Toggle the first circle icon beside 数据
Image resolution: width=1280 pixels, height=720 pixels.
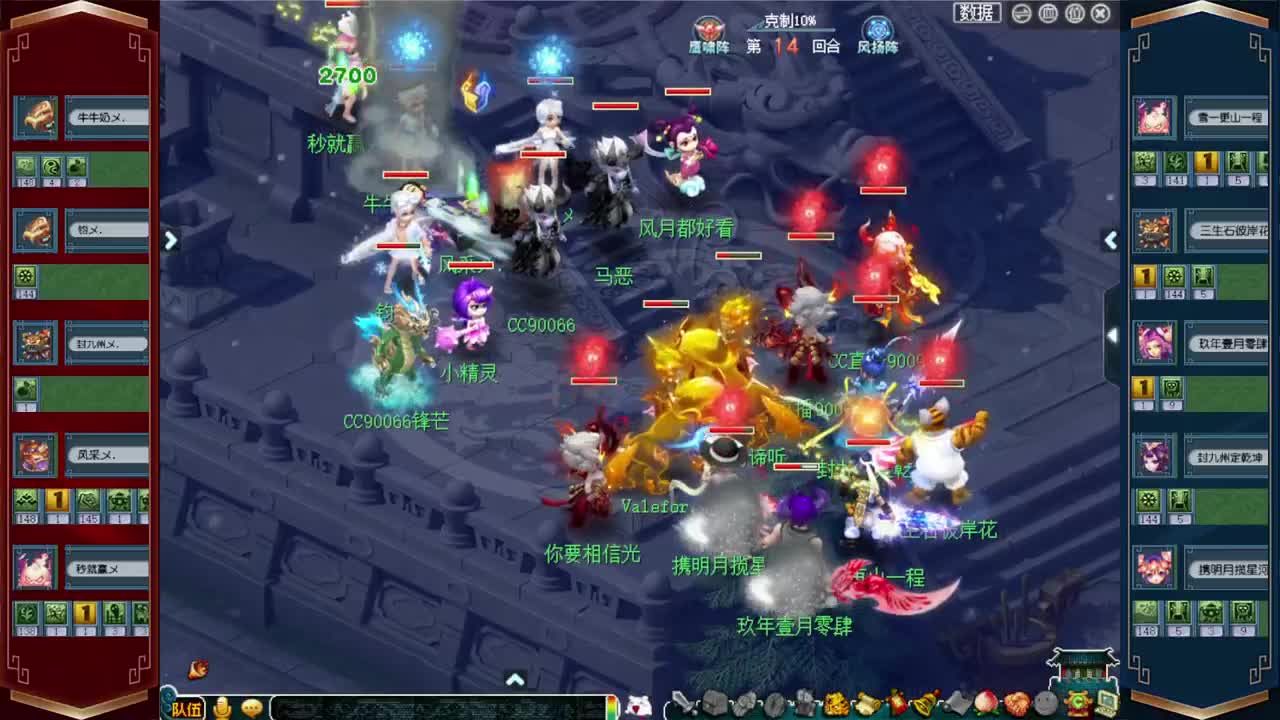click(1020, 12)
